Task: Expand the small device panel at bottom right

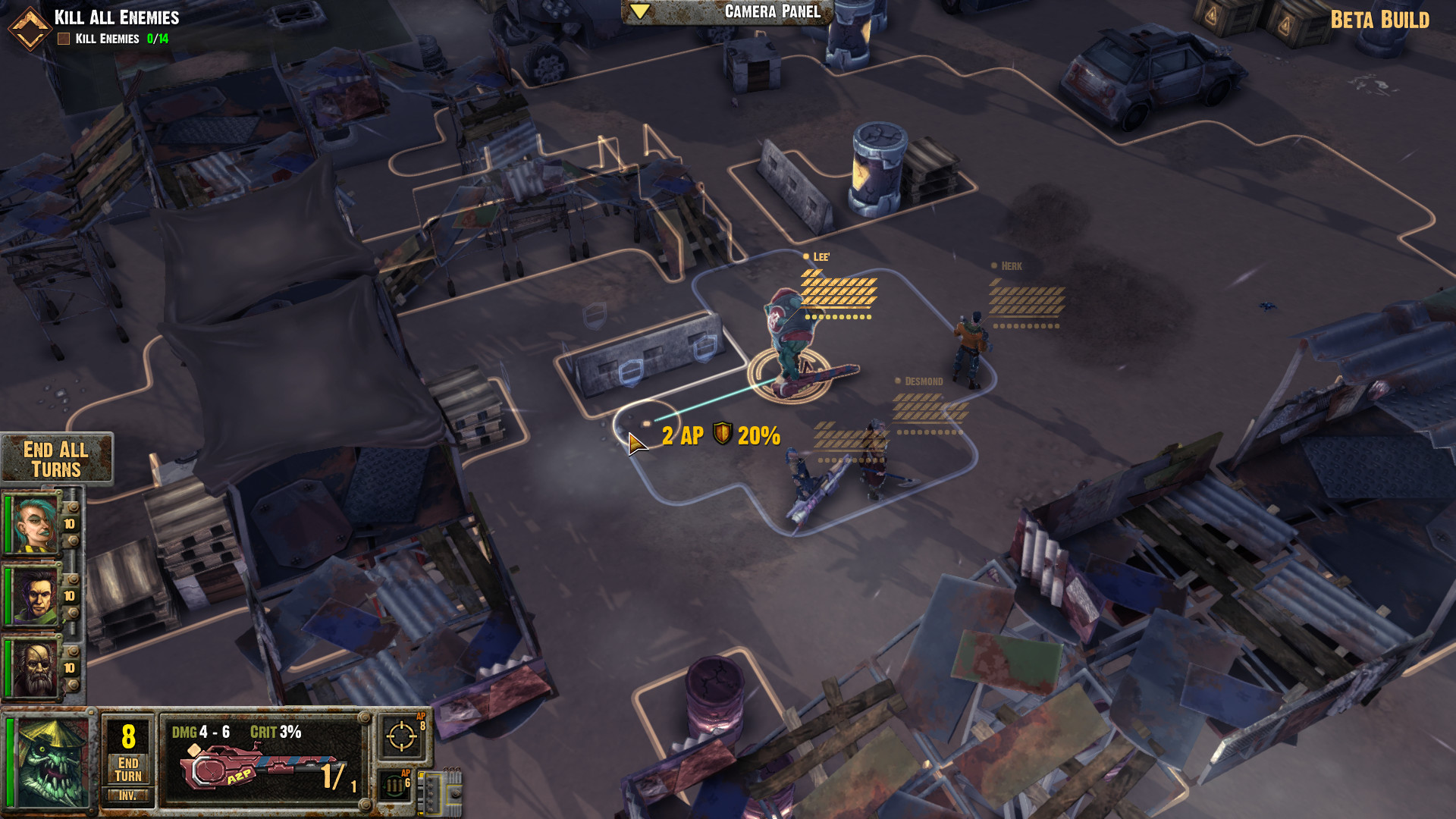Action: pyautogui.click(x=455, y=795)
